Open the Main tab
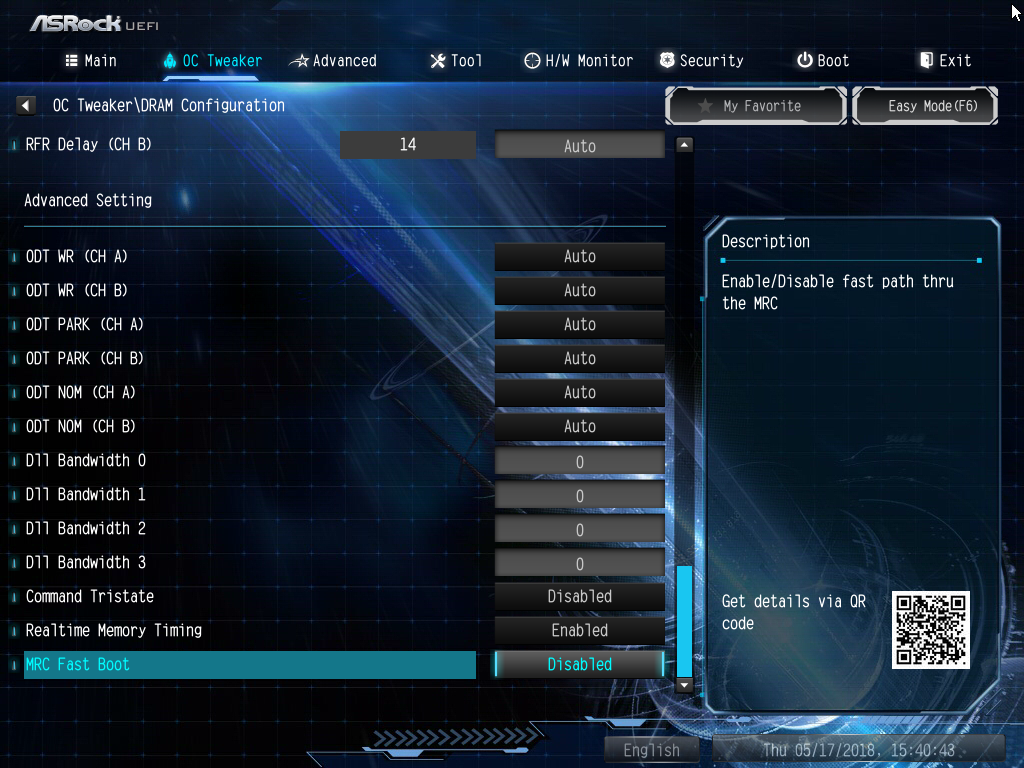 coord(91,61)
